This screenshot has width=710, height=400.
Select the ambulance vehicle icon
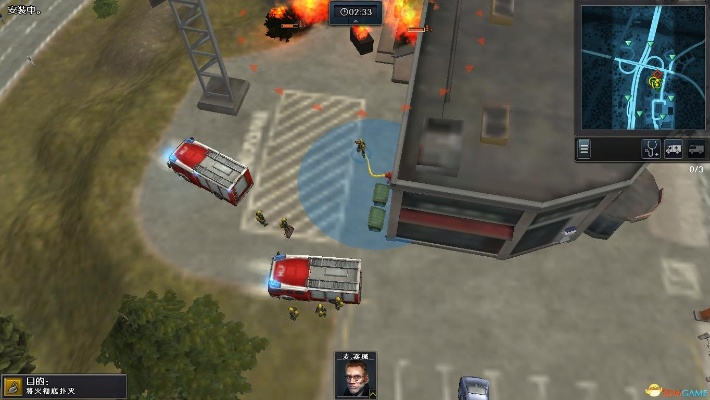pyautogui.click(x=674, y=149)
